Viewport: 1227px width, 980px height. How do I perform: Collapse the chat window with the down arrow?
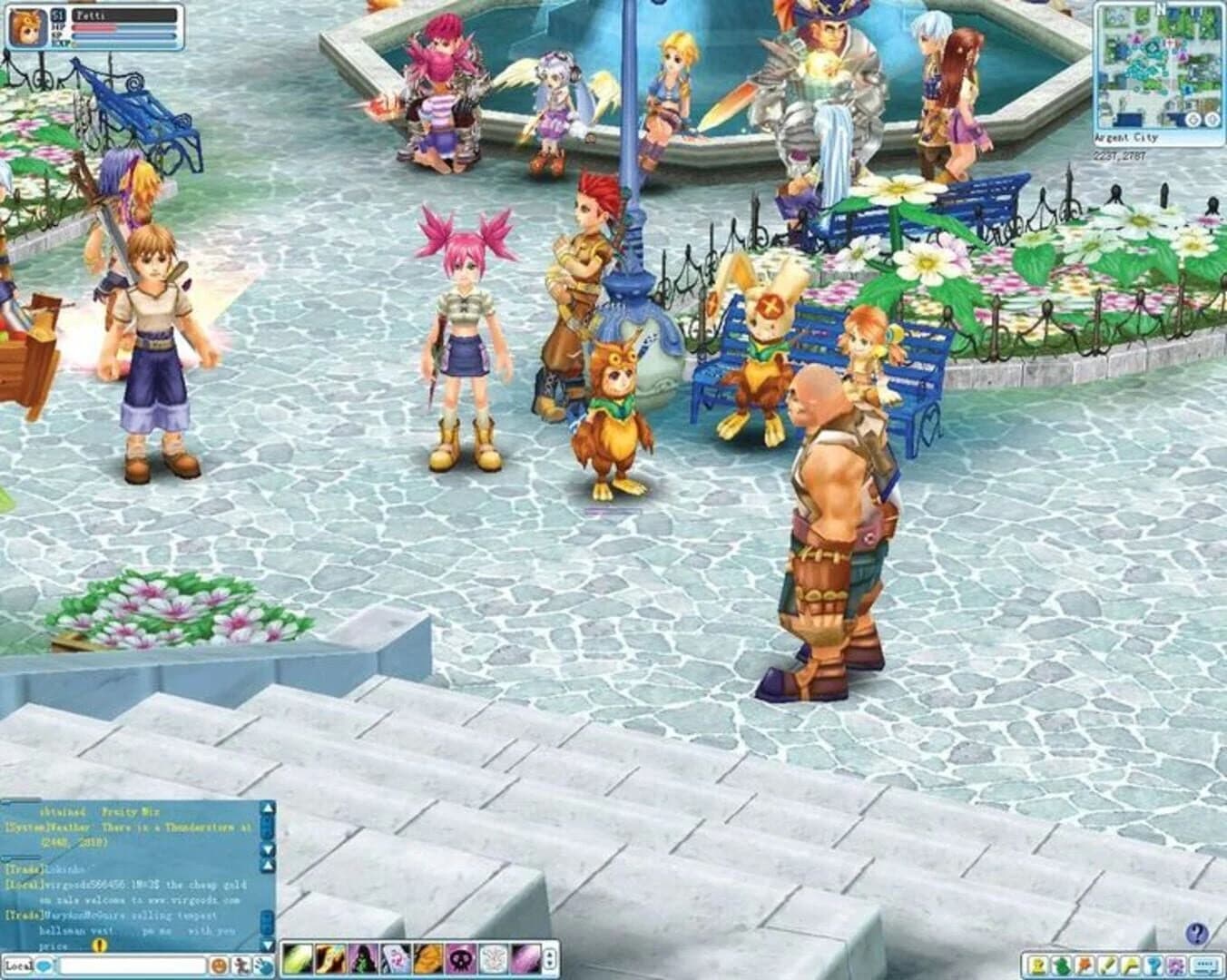[266, 946]
